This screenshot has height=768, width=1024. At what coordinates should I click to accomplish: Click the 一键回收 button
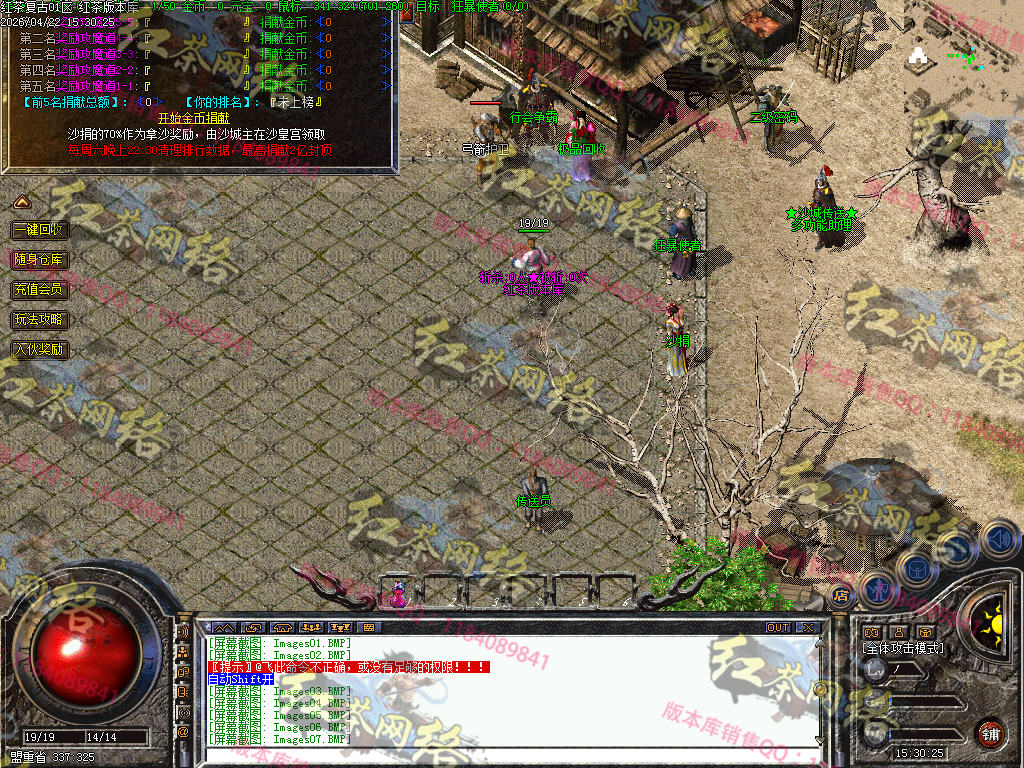click(x=39, y=229)
